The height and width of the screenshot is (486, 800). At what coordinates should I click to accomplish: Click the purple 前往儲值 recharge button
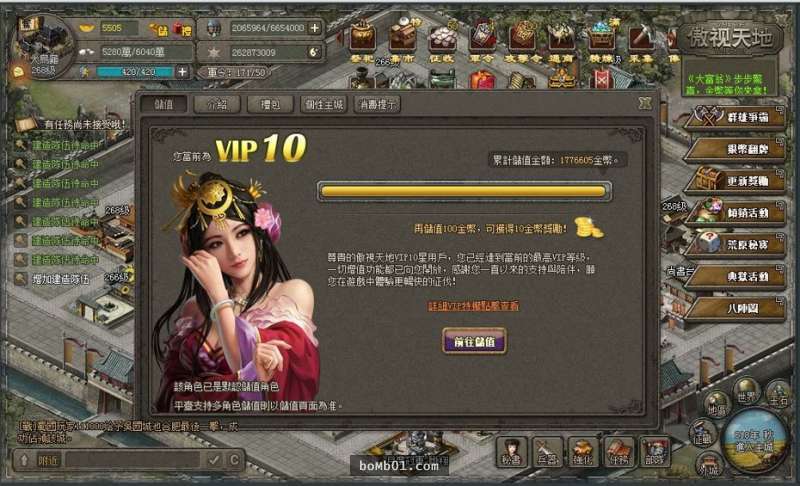tap(474, 340)
